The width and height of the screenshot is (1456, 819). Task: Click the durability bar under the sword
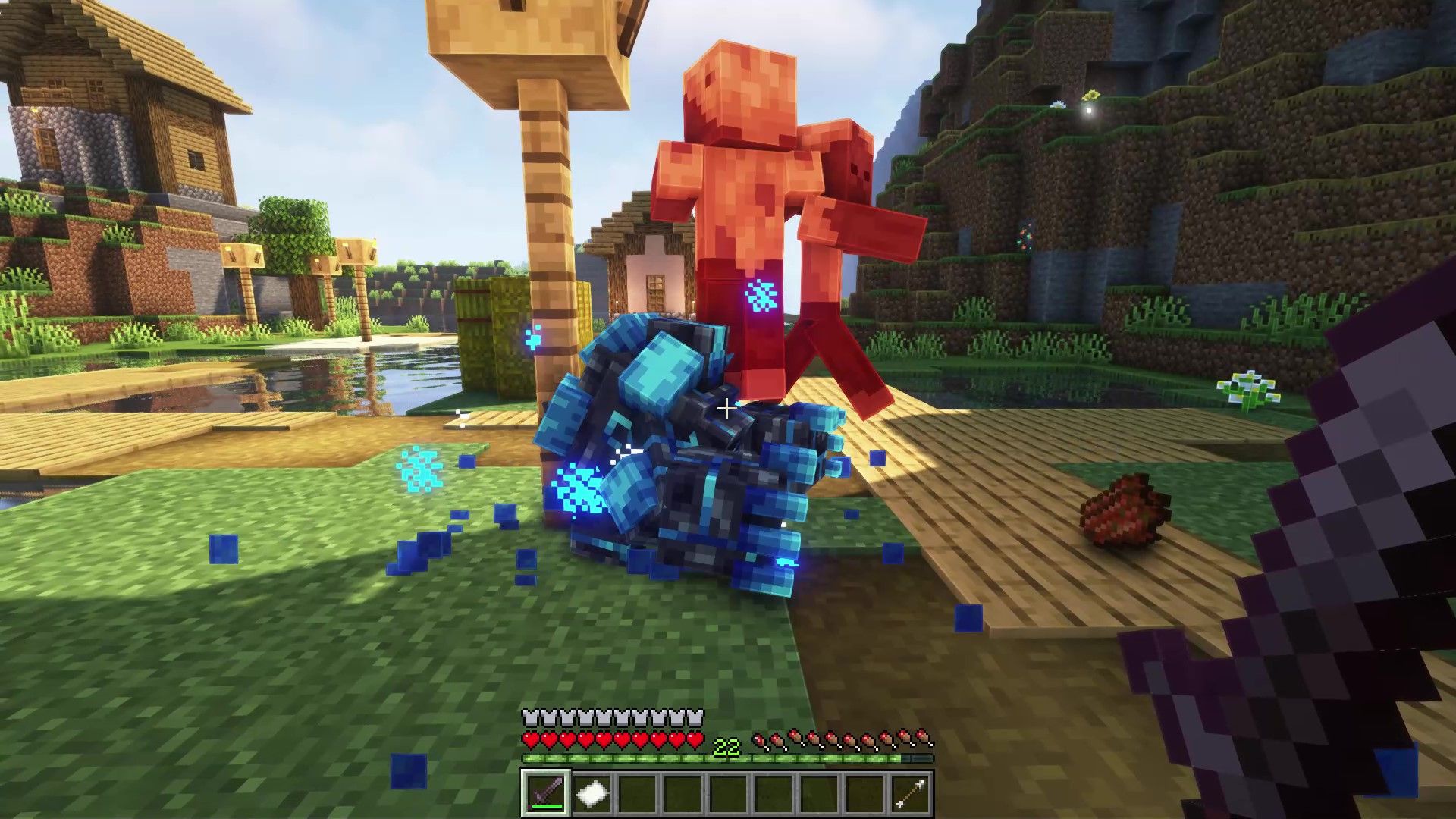pyautogui.click(x=548, y=807)
